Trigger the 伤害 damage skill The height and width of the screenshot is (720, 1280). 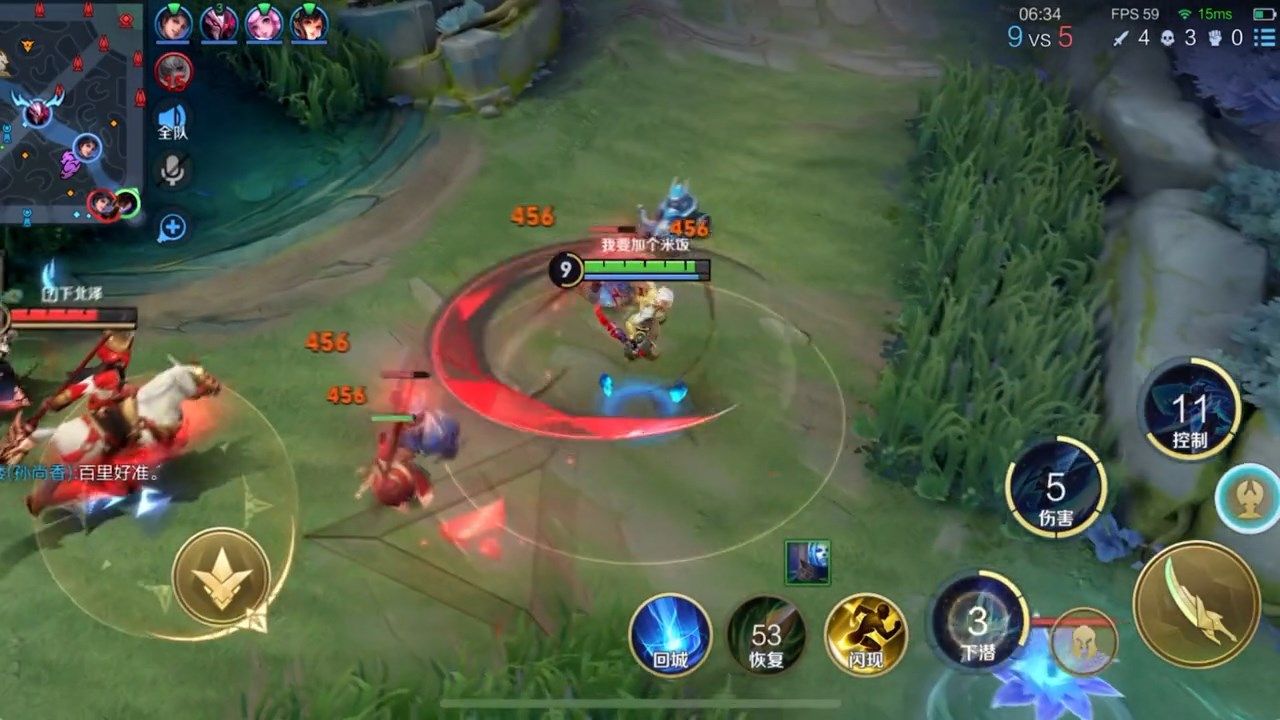1056,490
